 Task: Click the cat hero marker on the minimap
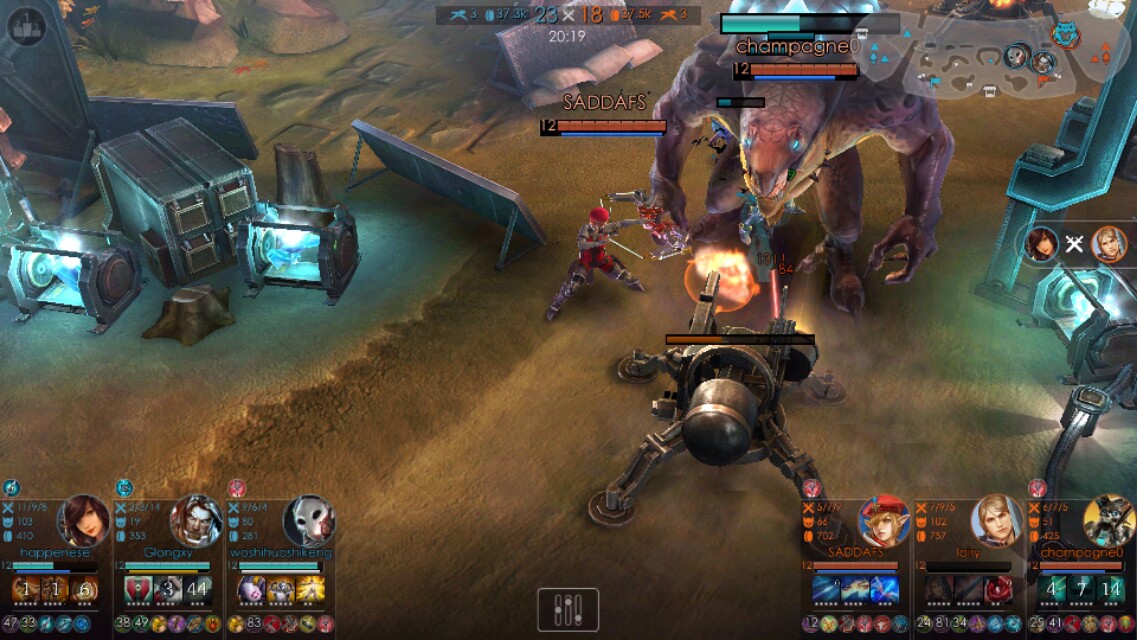pyautogui.click(x=1065, y=34)
